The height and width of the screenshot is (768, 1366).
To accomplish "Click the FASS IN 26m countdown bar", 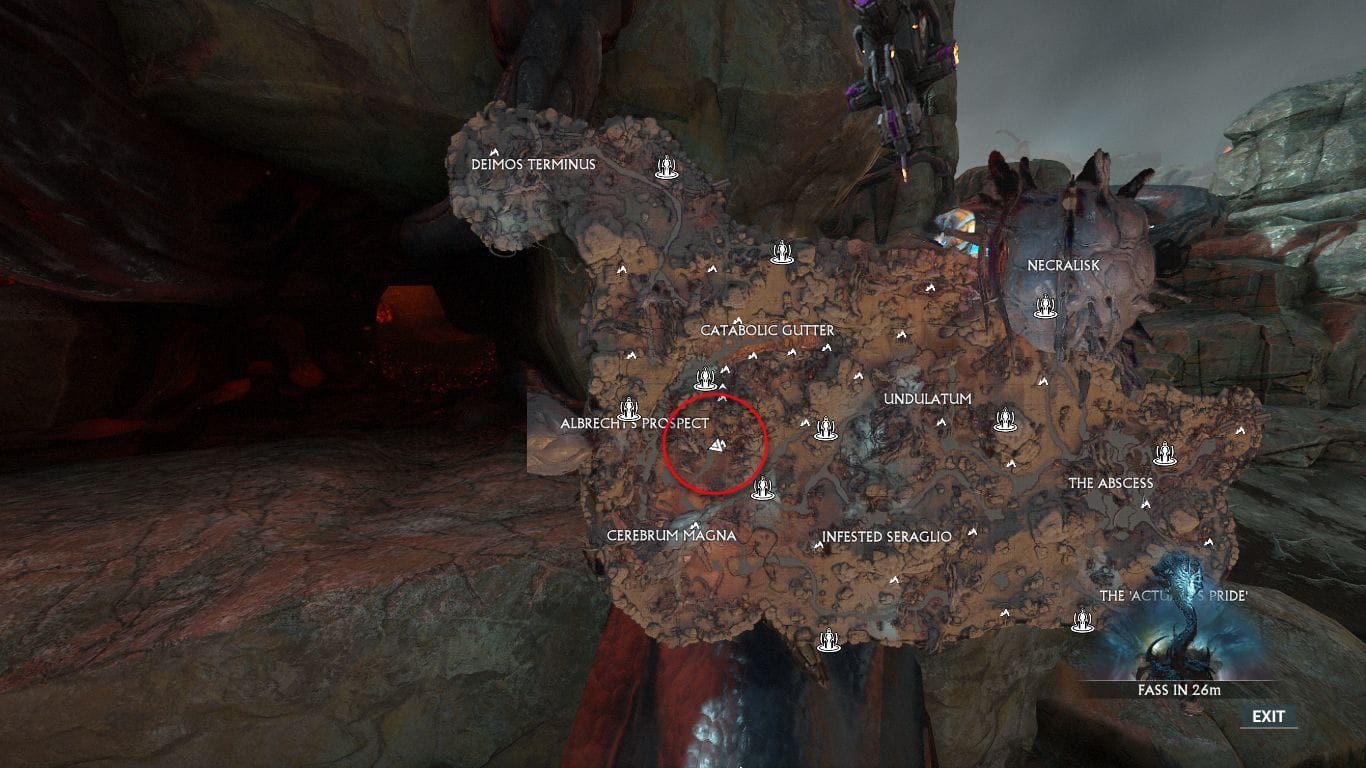I will pyautogui.click(x=1178, y=687).
